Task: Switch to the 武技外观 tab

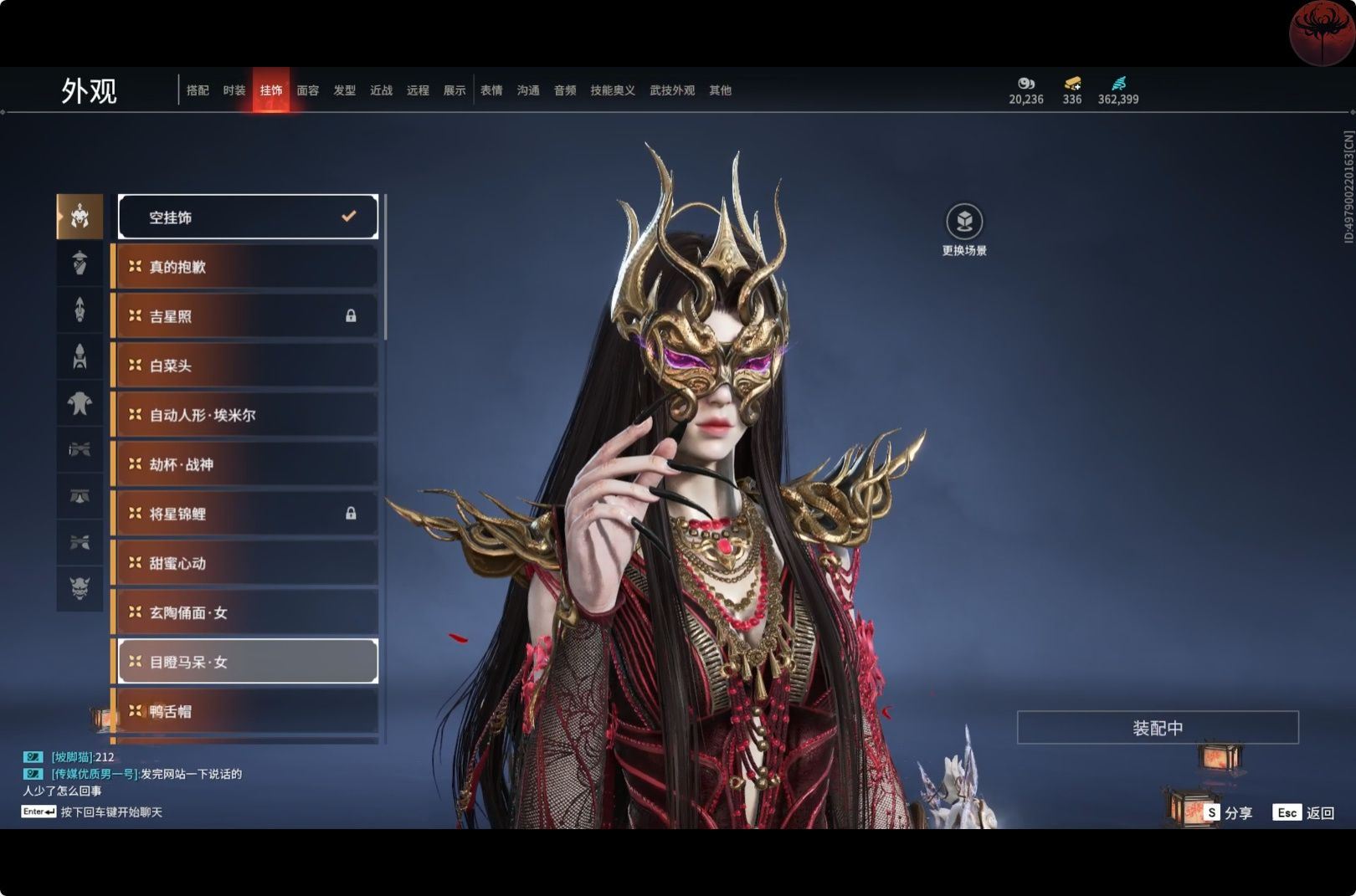Action: coord(672,90)
